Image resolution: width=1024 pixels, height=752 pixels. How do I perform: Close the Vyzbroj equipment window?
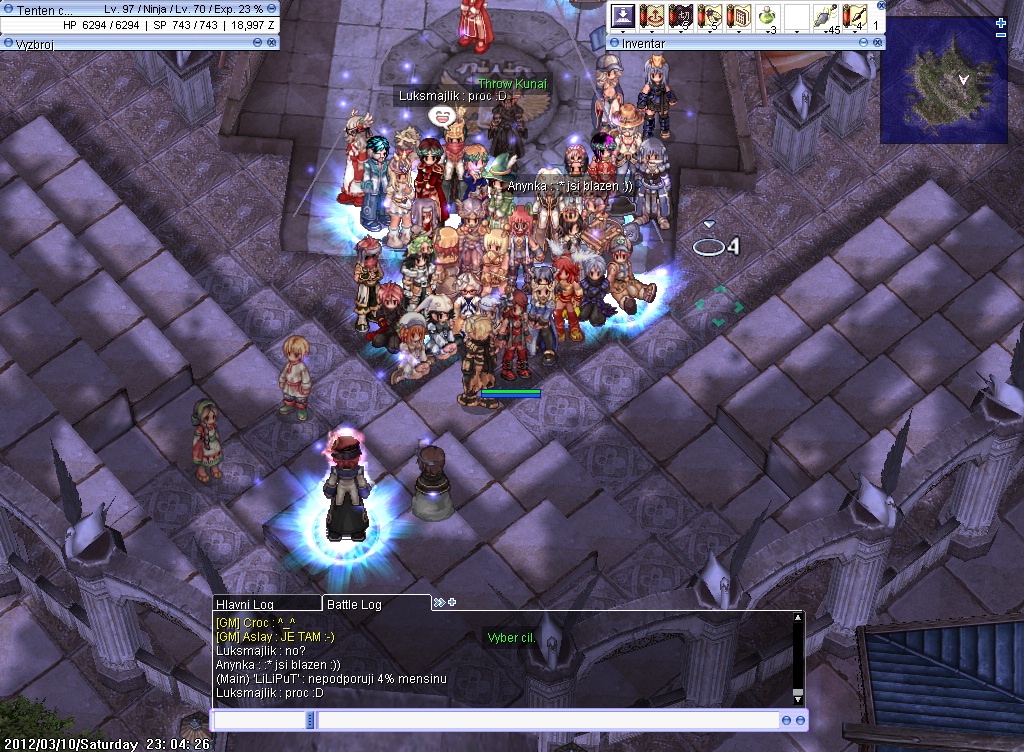pyautogui.click(x=272, y=43)
